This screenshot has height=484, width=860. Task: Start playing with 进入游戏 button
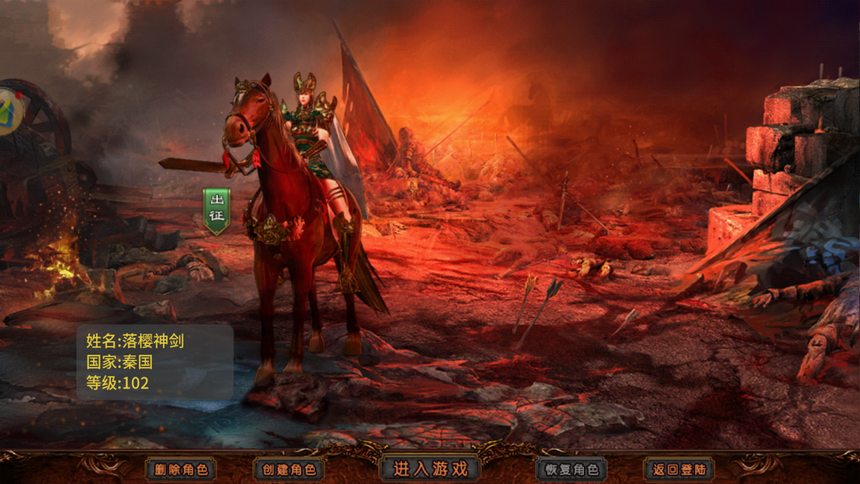click(430, 467)
